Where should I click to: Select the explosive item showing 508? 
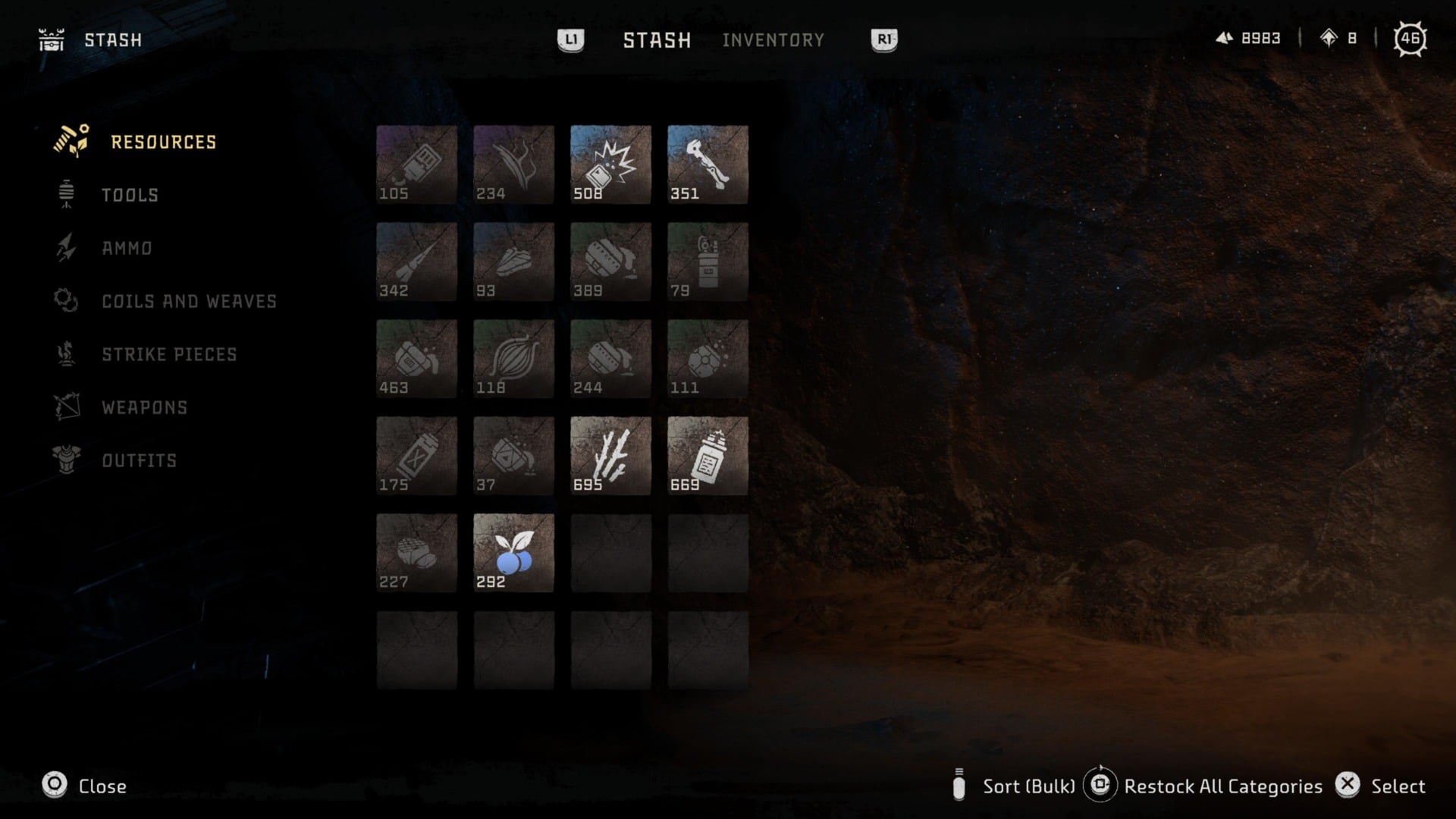point(610,165)
